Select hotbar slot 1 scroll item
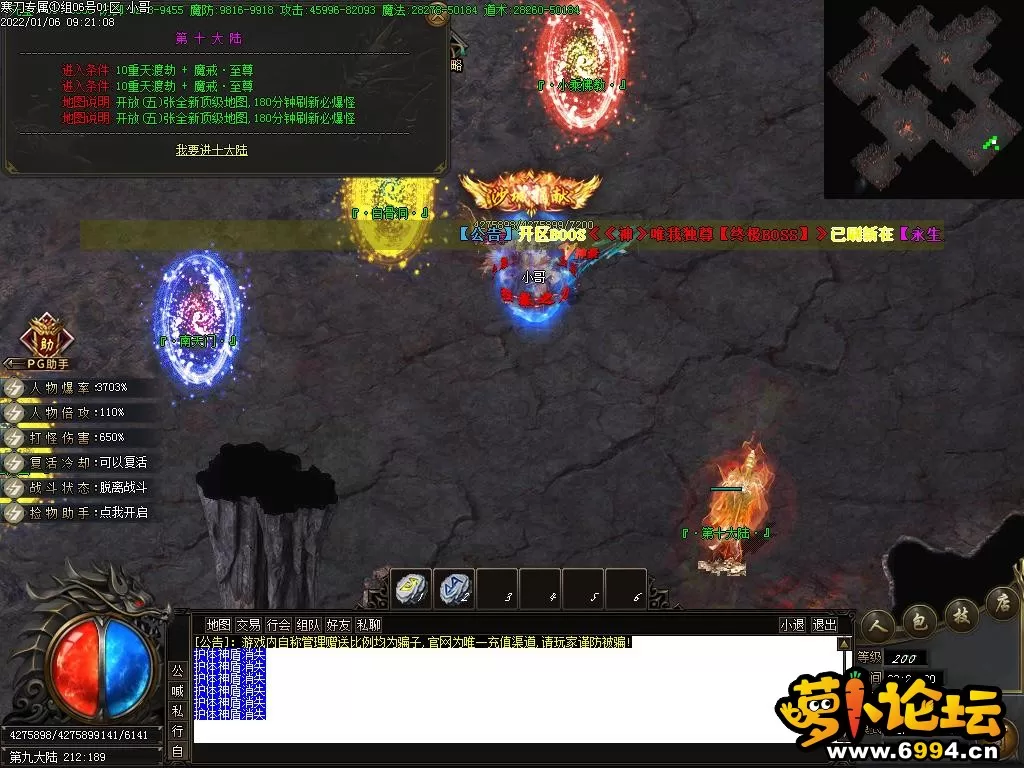Screen dimensions: 1024x768 click(x=411, y=588)
